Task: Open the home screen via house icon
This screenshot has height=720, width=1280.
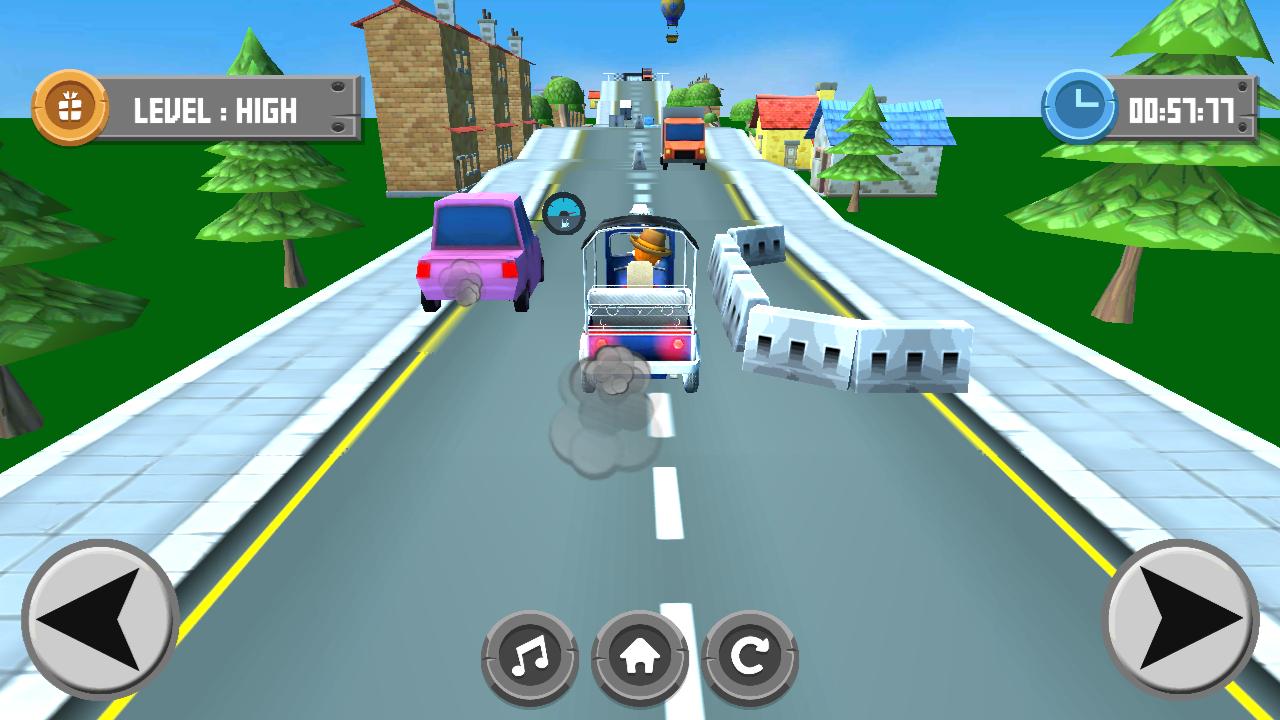Action: (x=640, y=653)
